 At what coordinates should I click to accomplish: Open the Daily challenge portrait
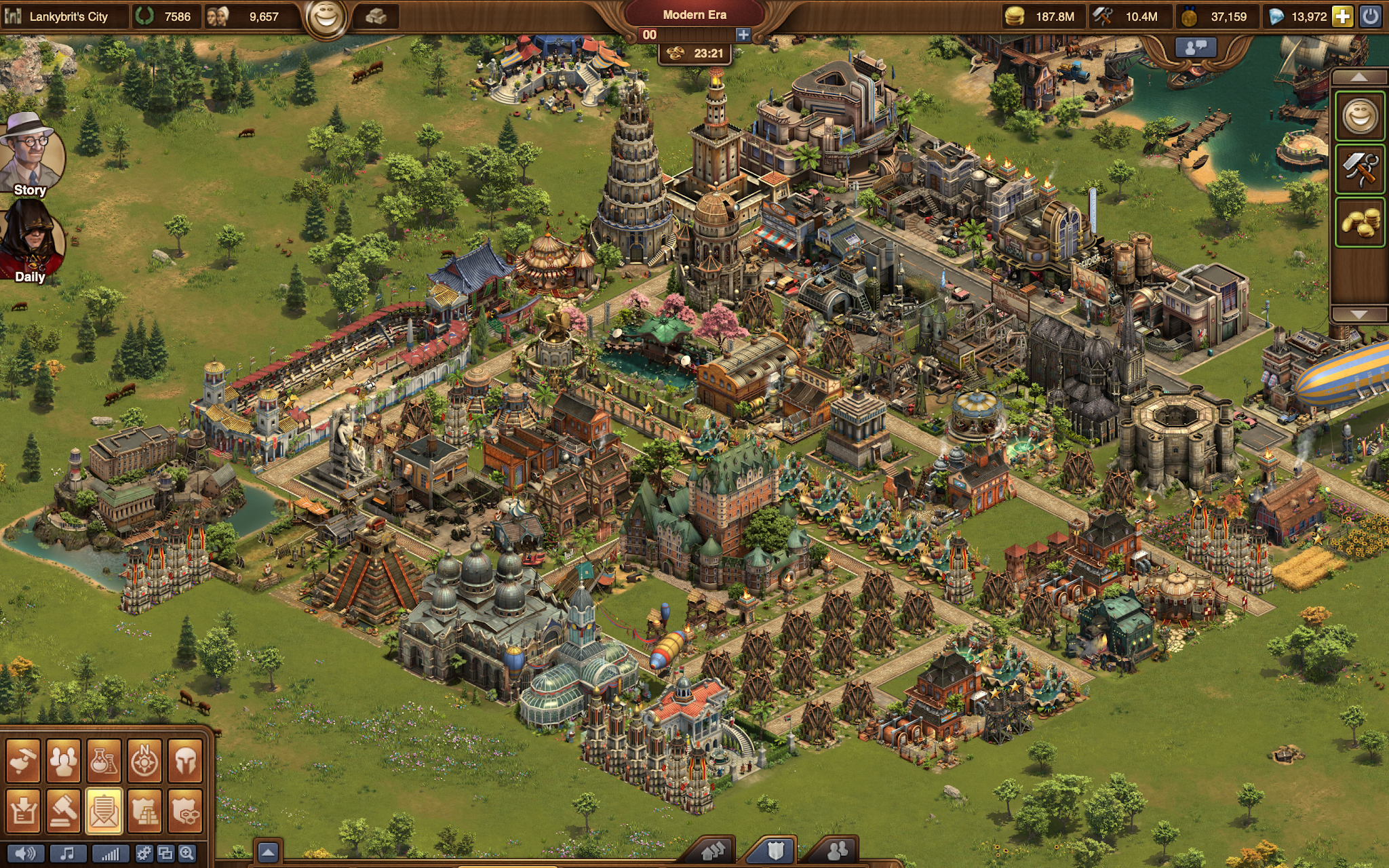coord(31,243)
